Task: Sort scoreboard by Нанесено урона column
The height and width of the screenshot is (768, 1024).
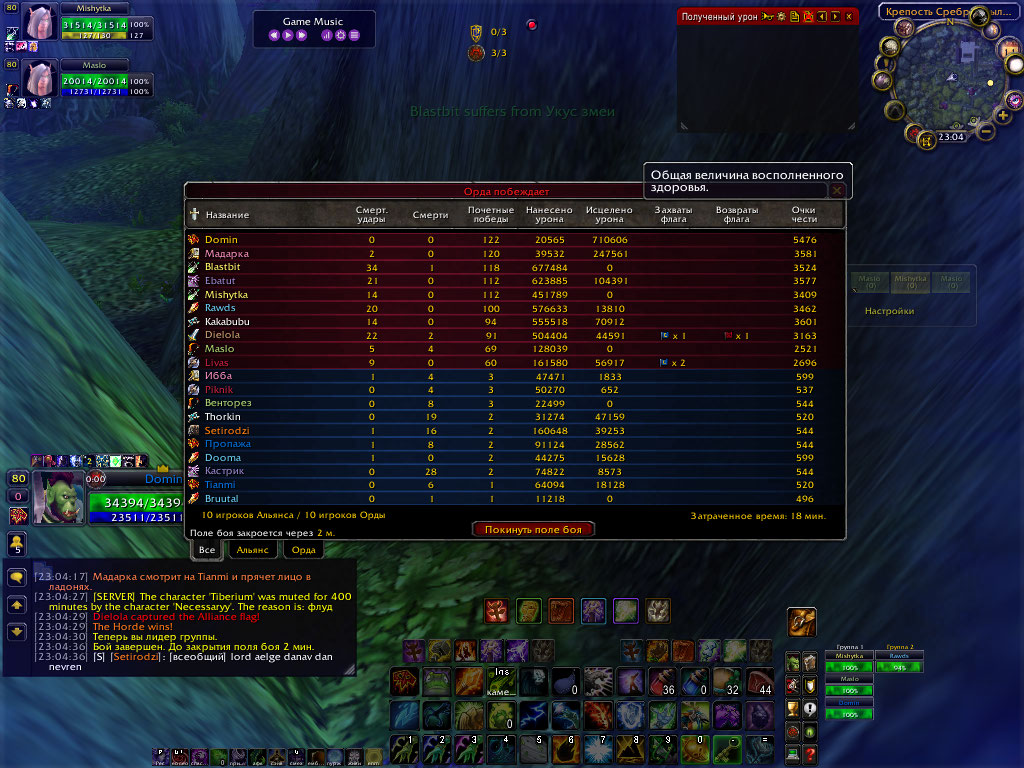Action: (x=549, y=215)
